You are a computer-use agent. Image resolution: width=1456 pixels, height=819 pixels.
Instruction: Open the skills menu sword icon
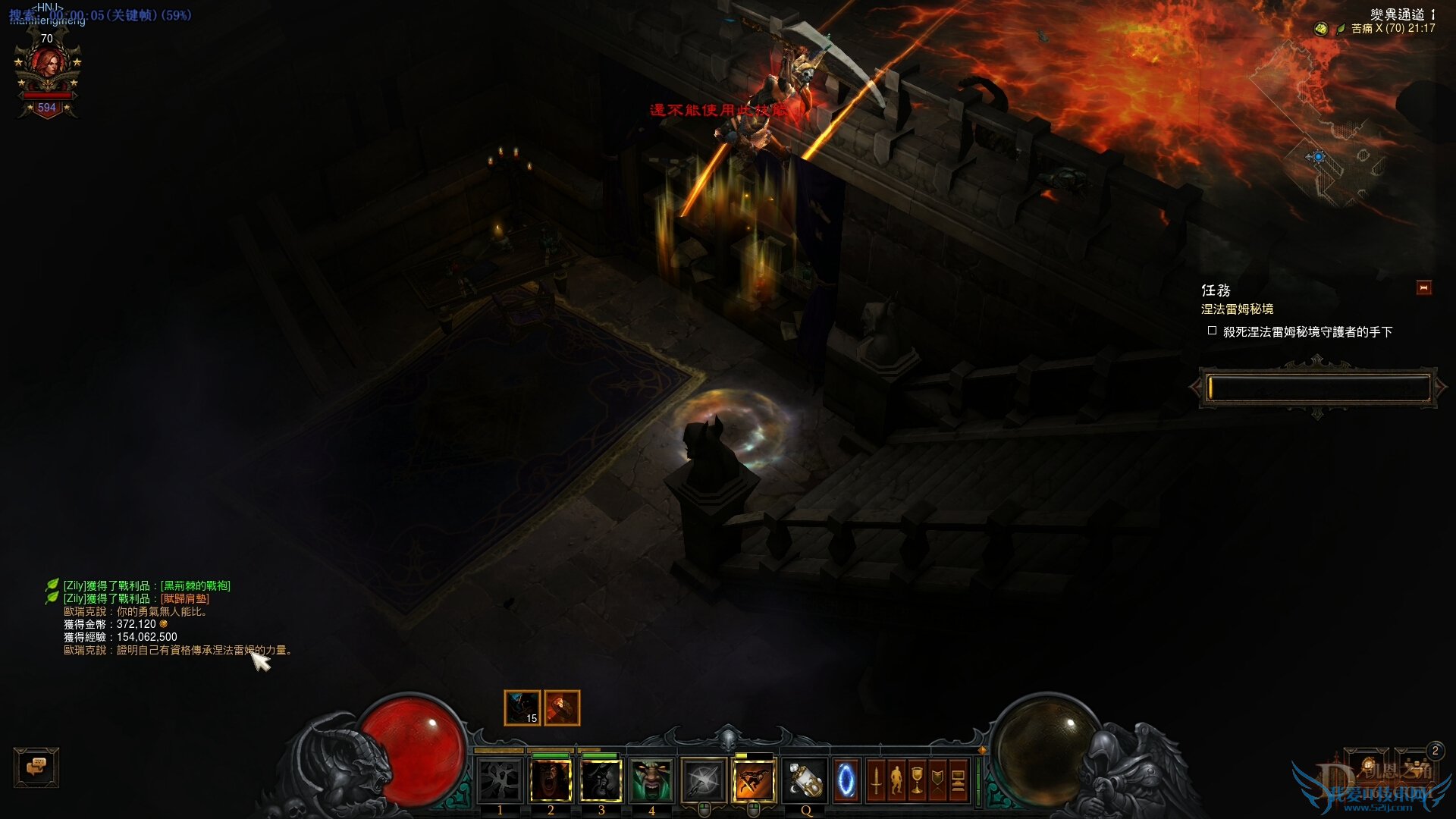point(876,781)
